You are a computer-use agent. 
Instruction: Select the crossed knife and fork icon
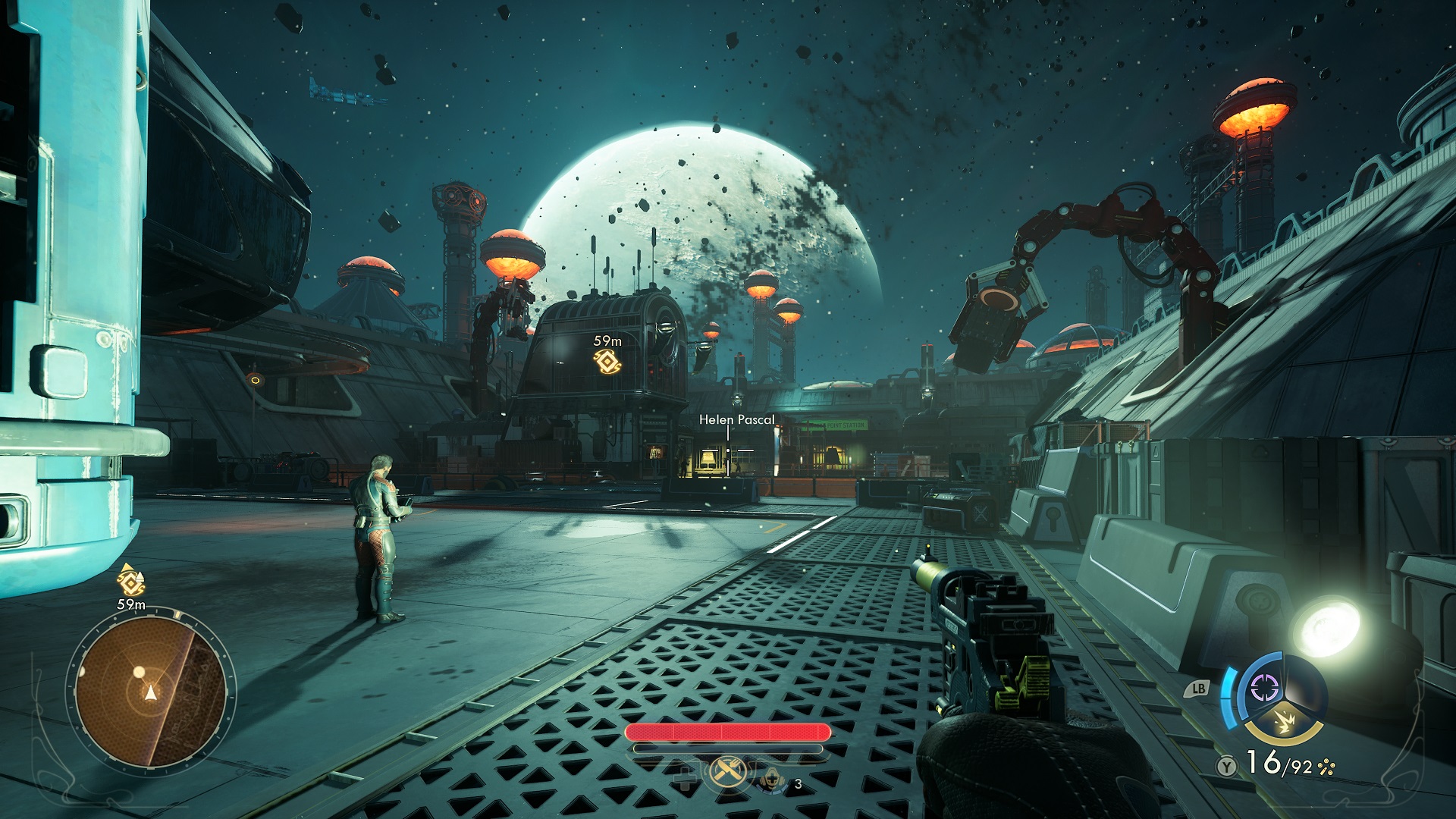tap(727, 773)
